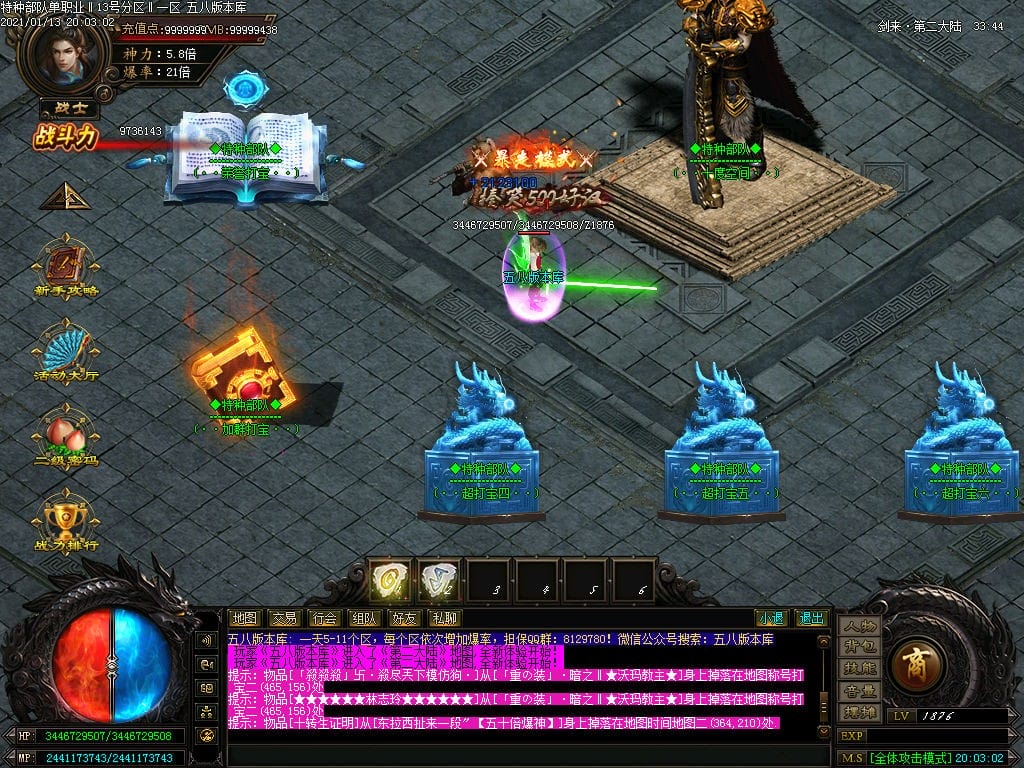Open the 技能 skills panel
Image resolution: width=1024 pixels, height=768 pixels.
click(859, 668)
